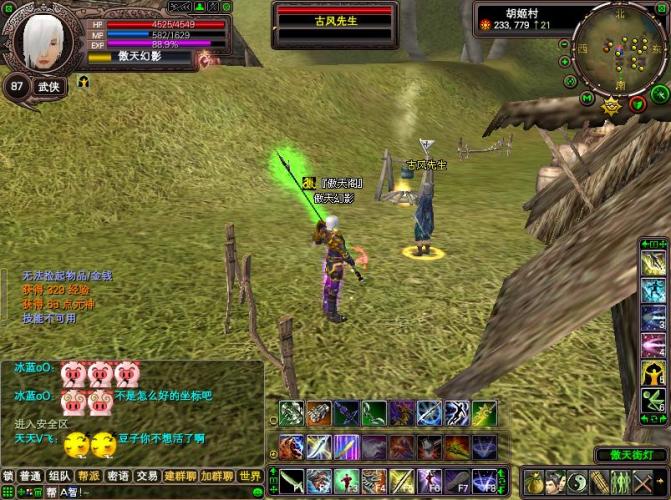Click the yellow buff icon beside the portrait
The height and width of the screenshot is (500, 671).
click(83, 81)
